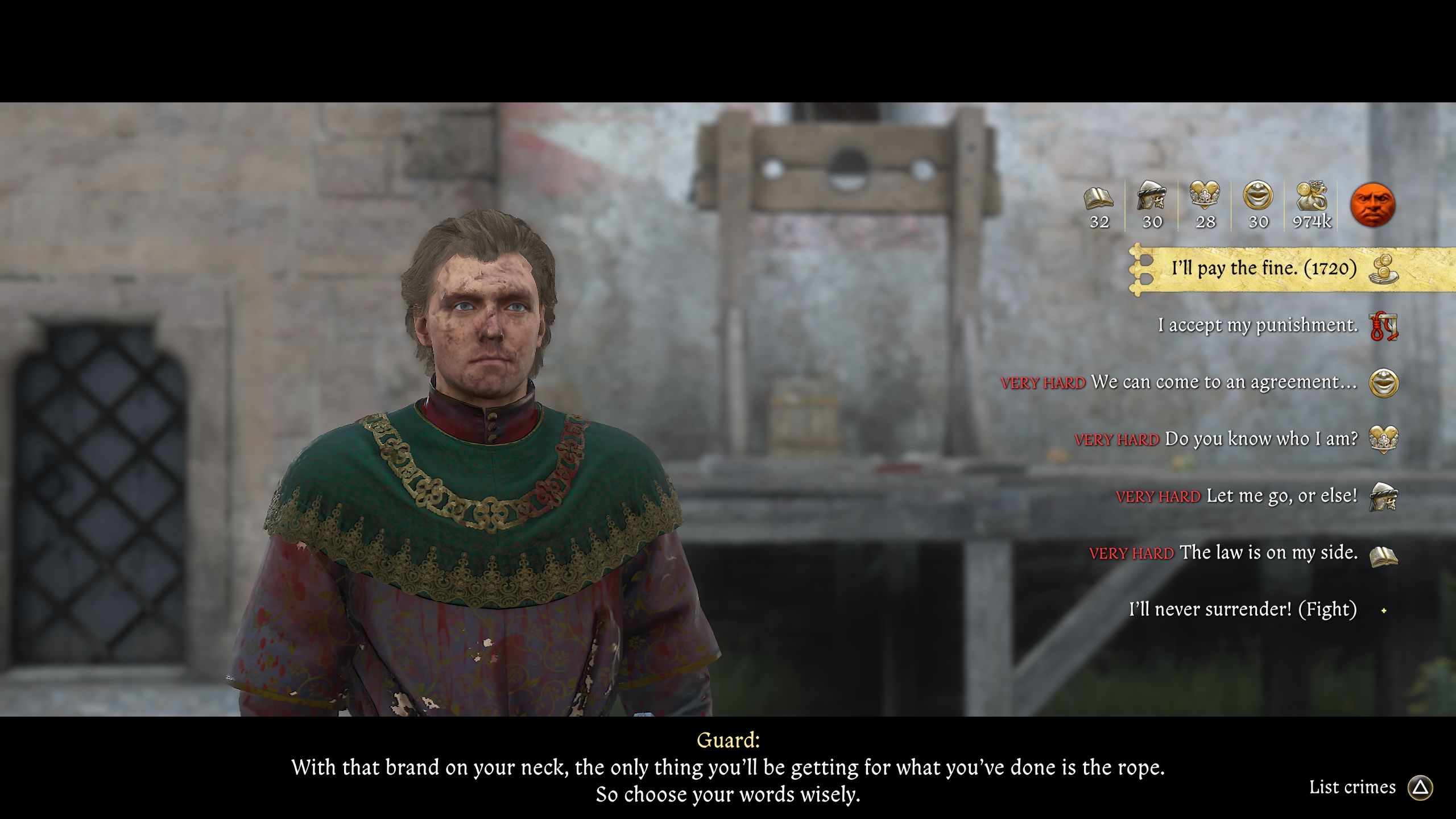
Task: Click the red angry face mood indicator
Action: click(1375, 206)
